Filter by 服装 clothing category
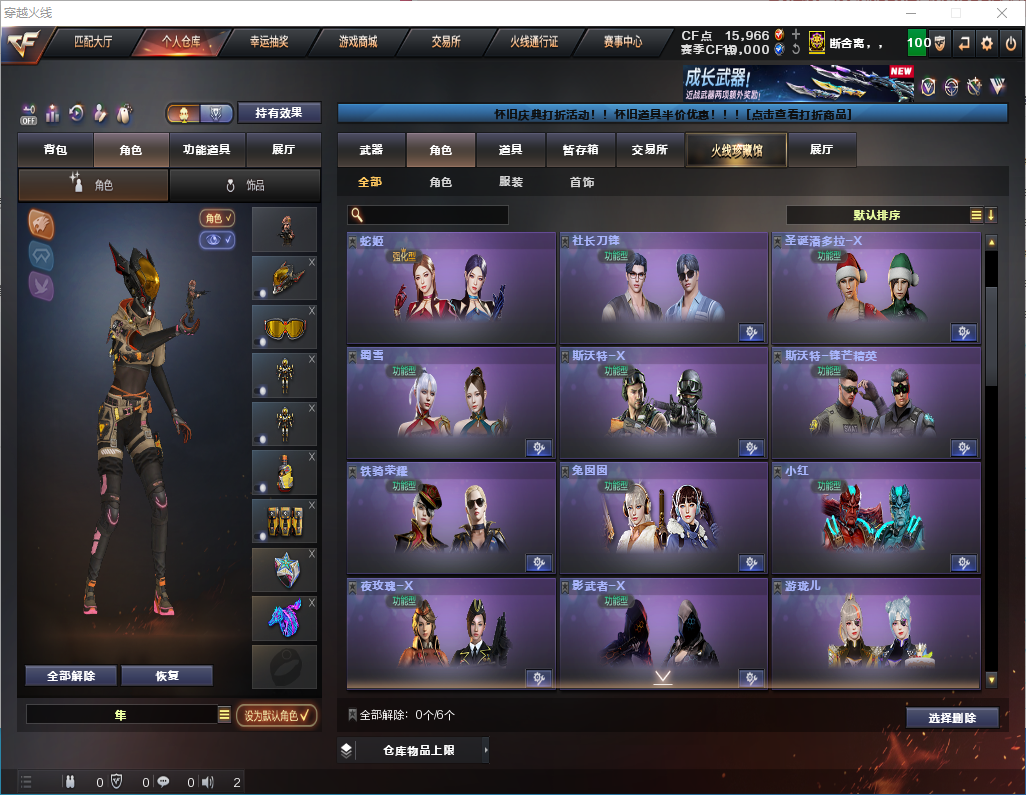 pos(511,182)
